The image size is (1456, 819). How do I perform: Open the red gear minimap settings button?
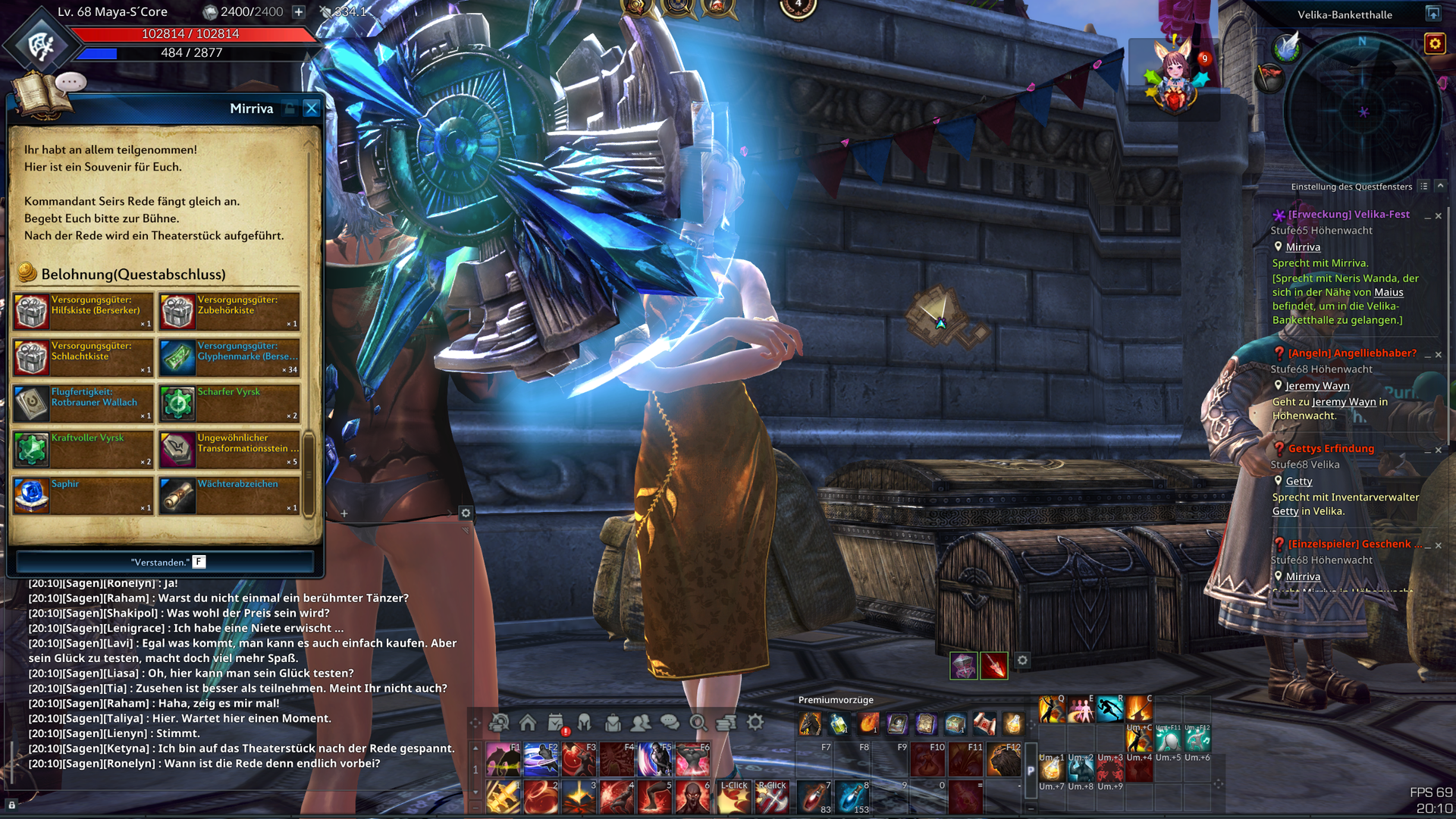(x=1435, y=44)
